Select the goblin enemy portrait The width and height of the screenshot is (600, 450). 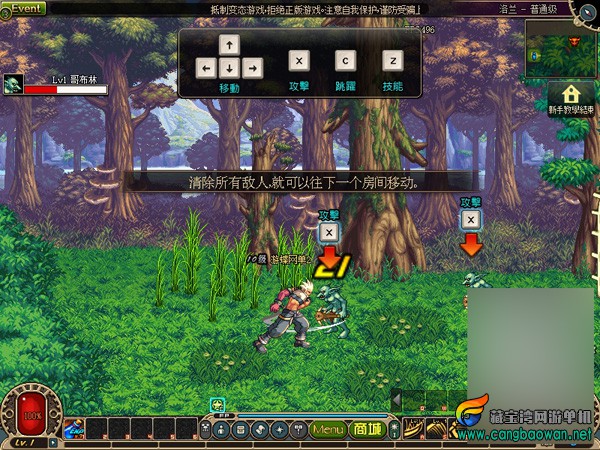(13, 83)
